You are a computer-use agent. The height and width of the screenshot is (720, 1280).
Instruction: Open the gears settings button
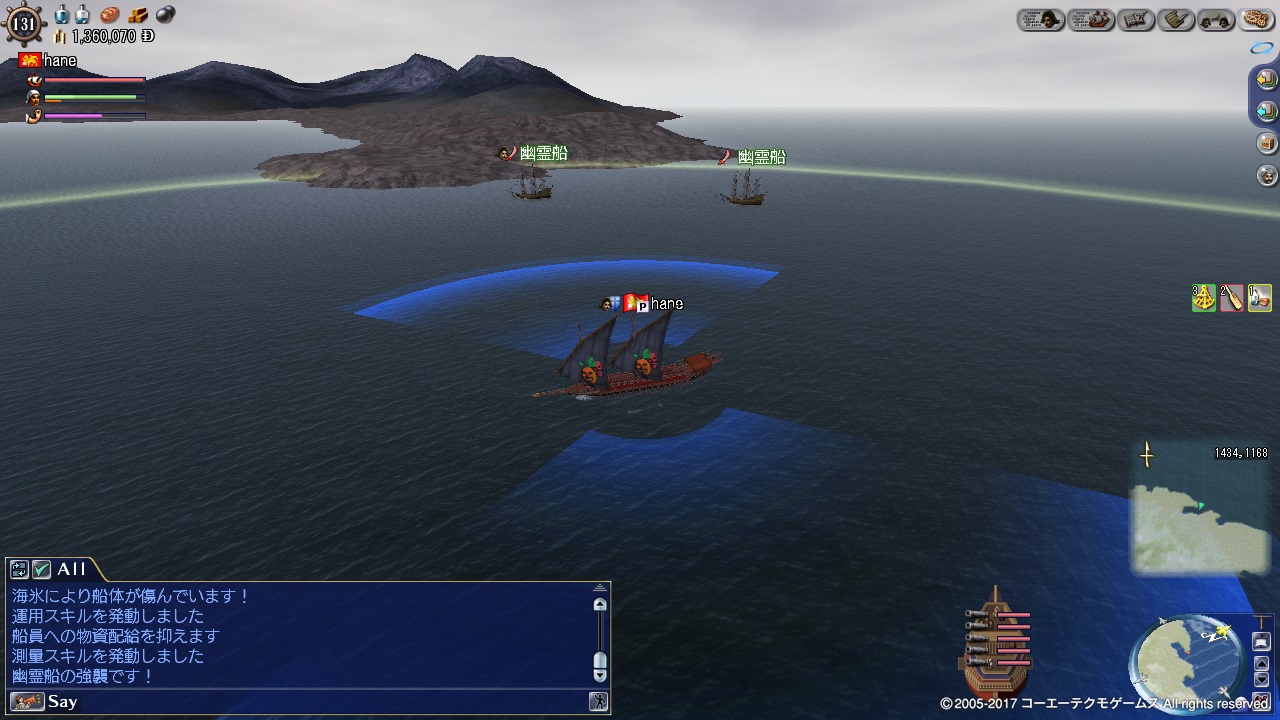1255,19
